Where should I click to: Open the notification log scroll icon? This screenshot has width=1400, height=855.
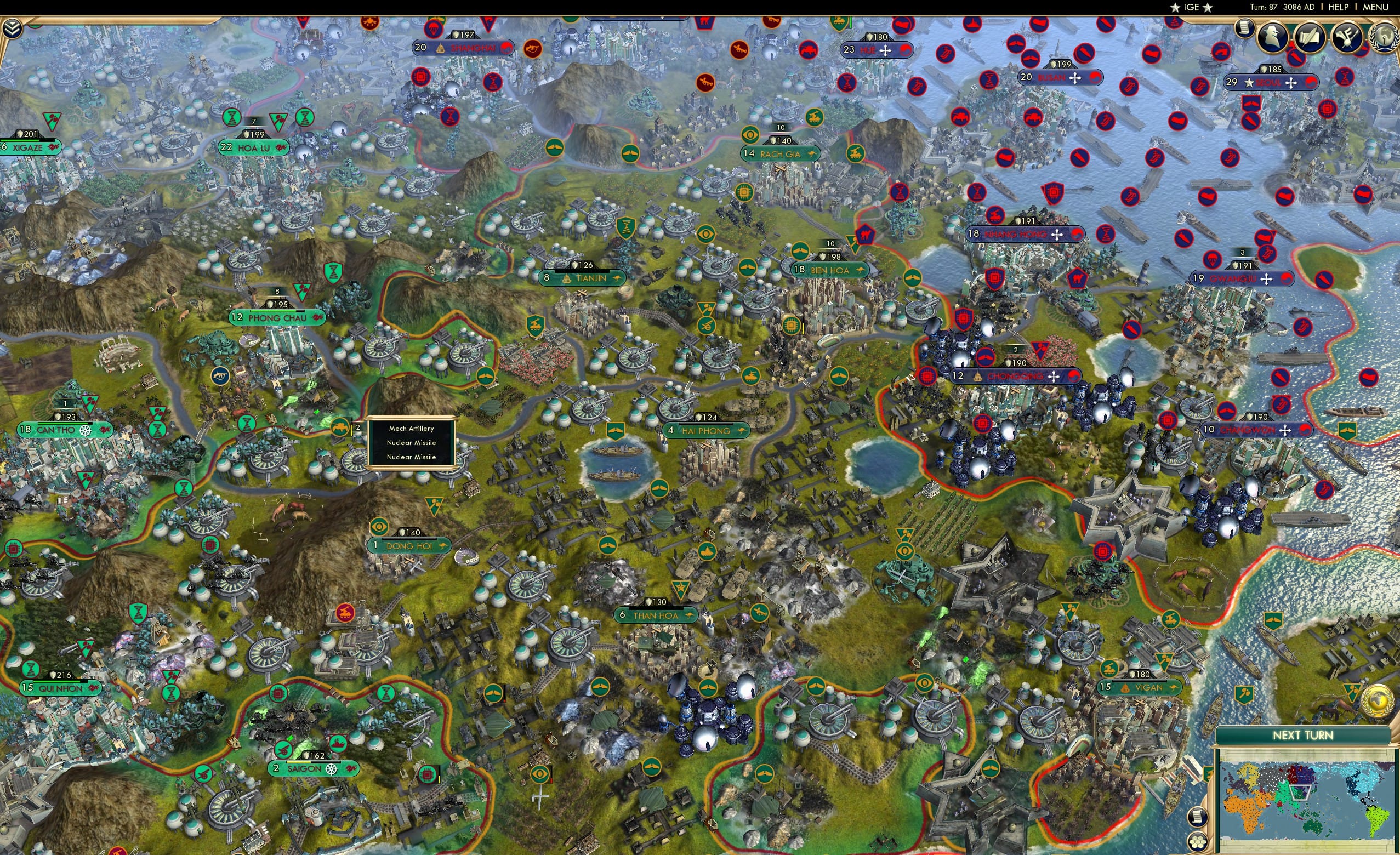click(1244, 29)
